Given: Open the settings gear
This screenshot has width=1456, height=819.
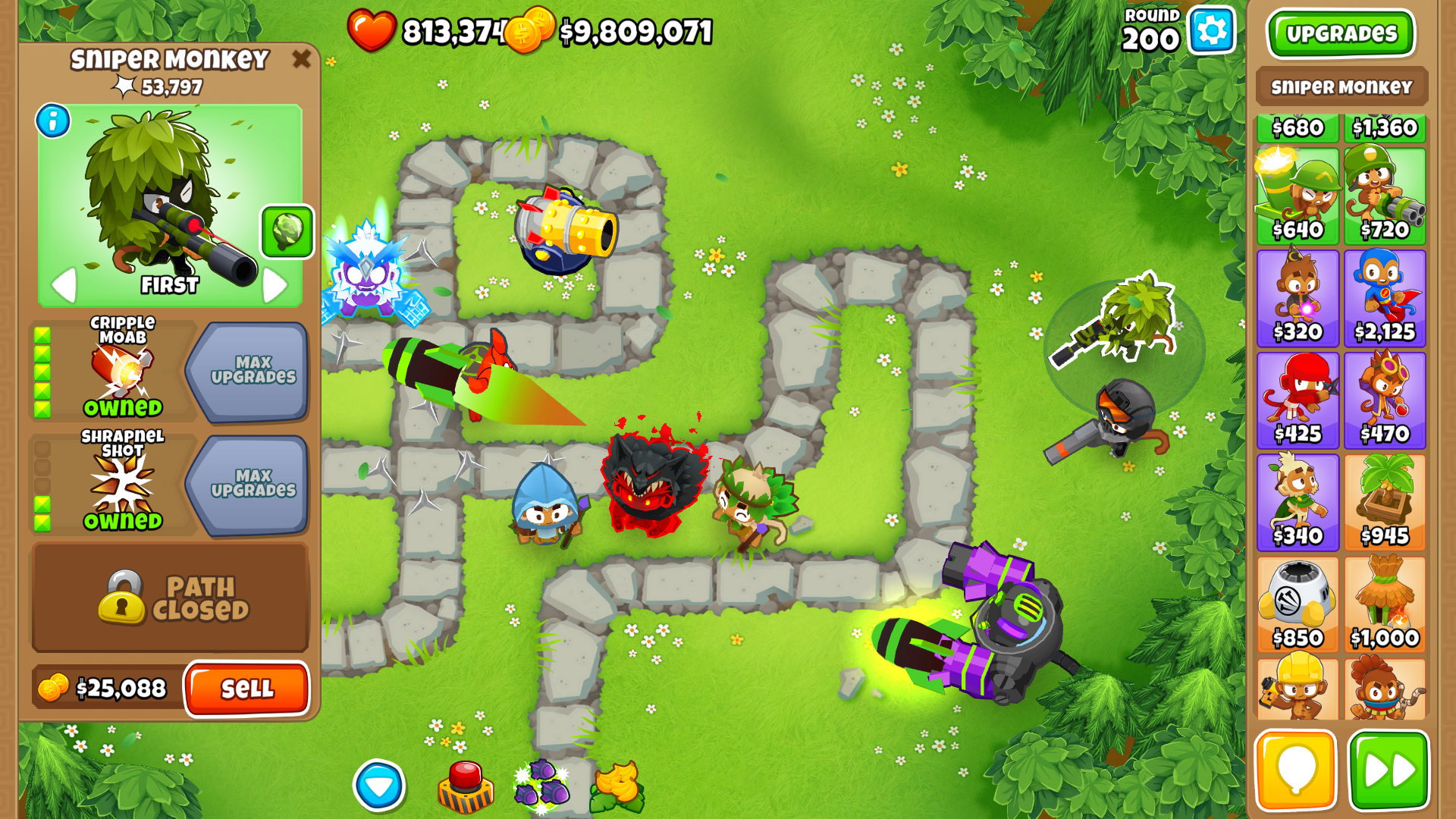Looking at the screenshot, I should [1211, 31].
